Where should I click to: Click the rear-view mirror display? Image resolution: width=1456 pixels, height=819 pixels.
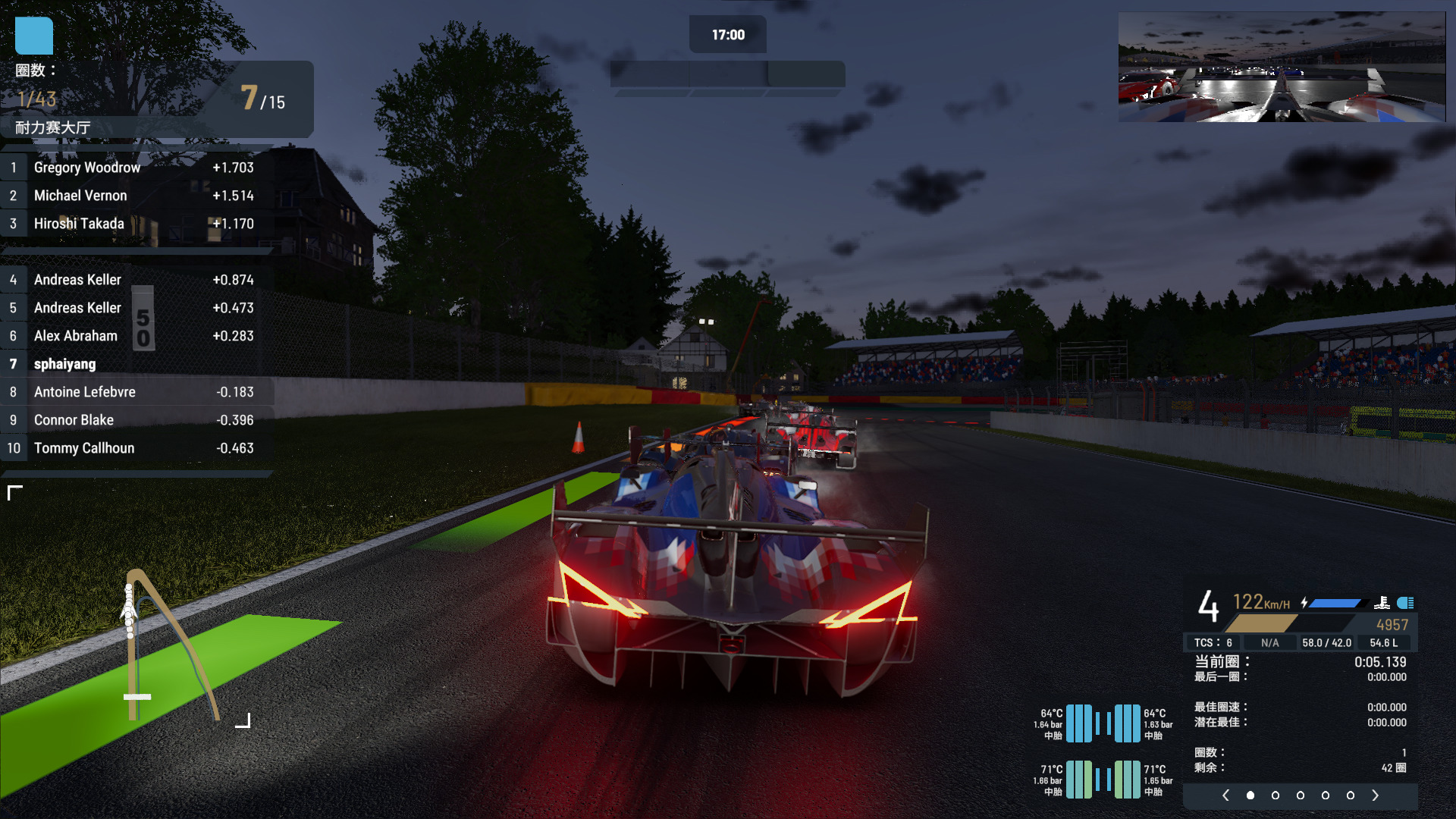[1282, 67]
